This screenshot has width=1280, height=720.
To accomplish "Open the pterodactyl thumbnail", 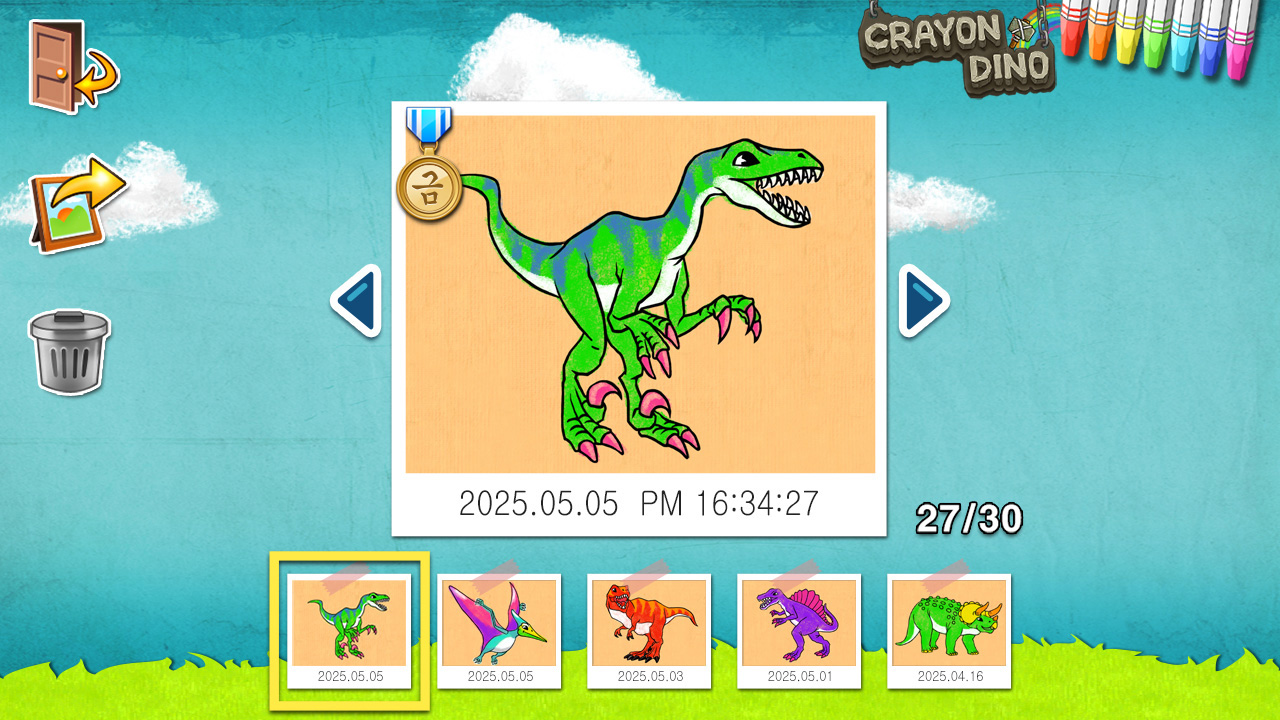I will [x=500, y=625].
